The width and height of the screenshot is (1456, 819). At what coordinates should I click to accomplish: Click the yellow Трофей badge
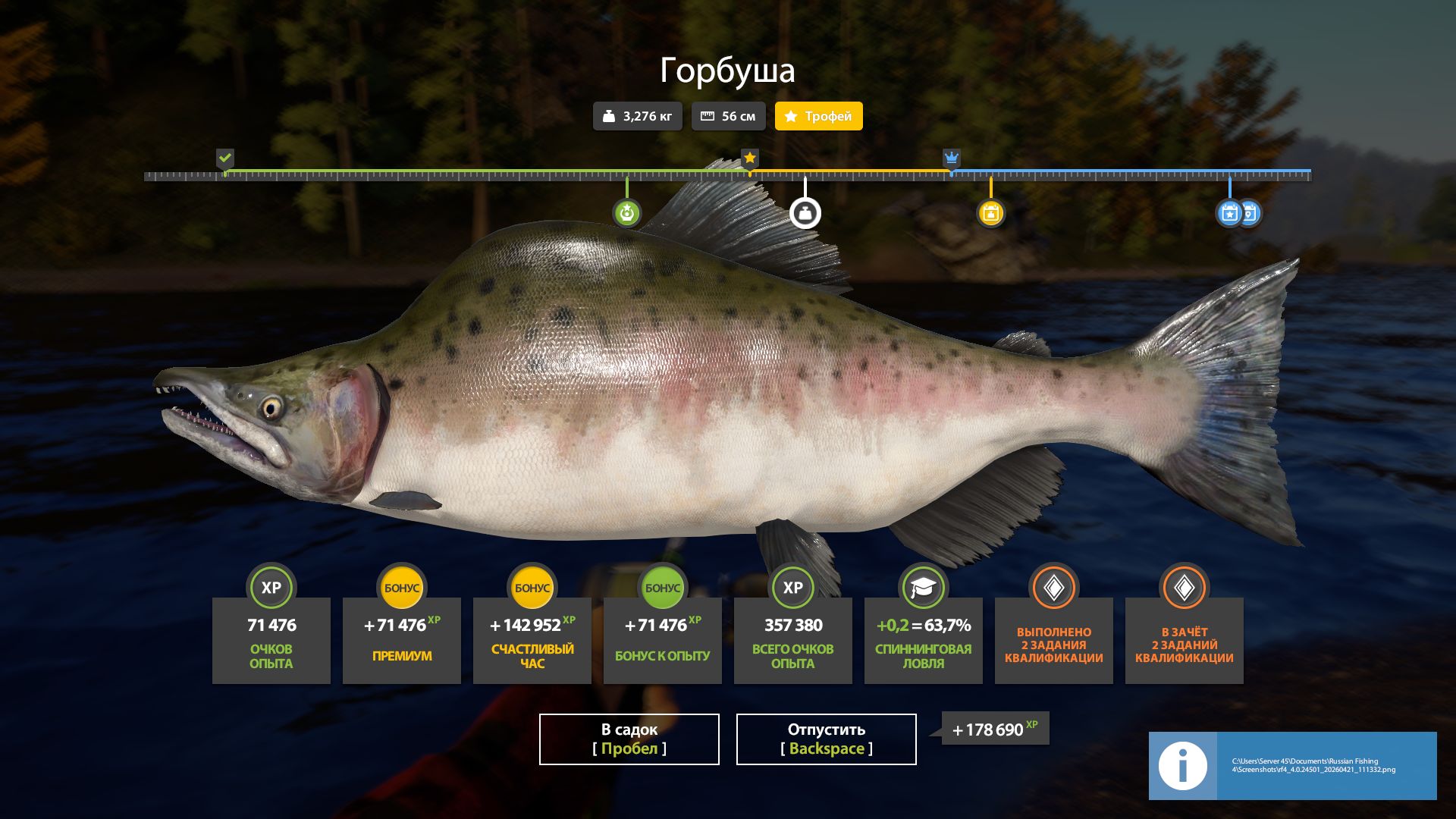point(818,116)
